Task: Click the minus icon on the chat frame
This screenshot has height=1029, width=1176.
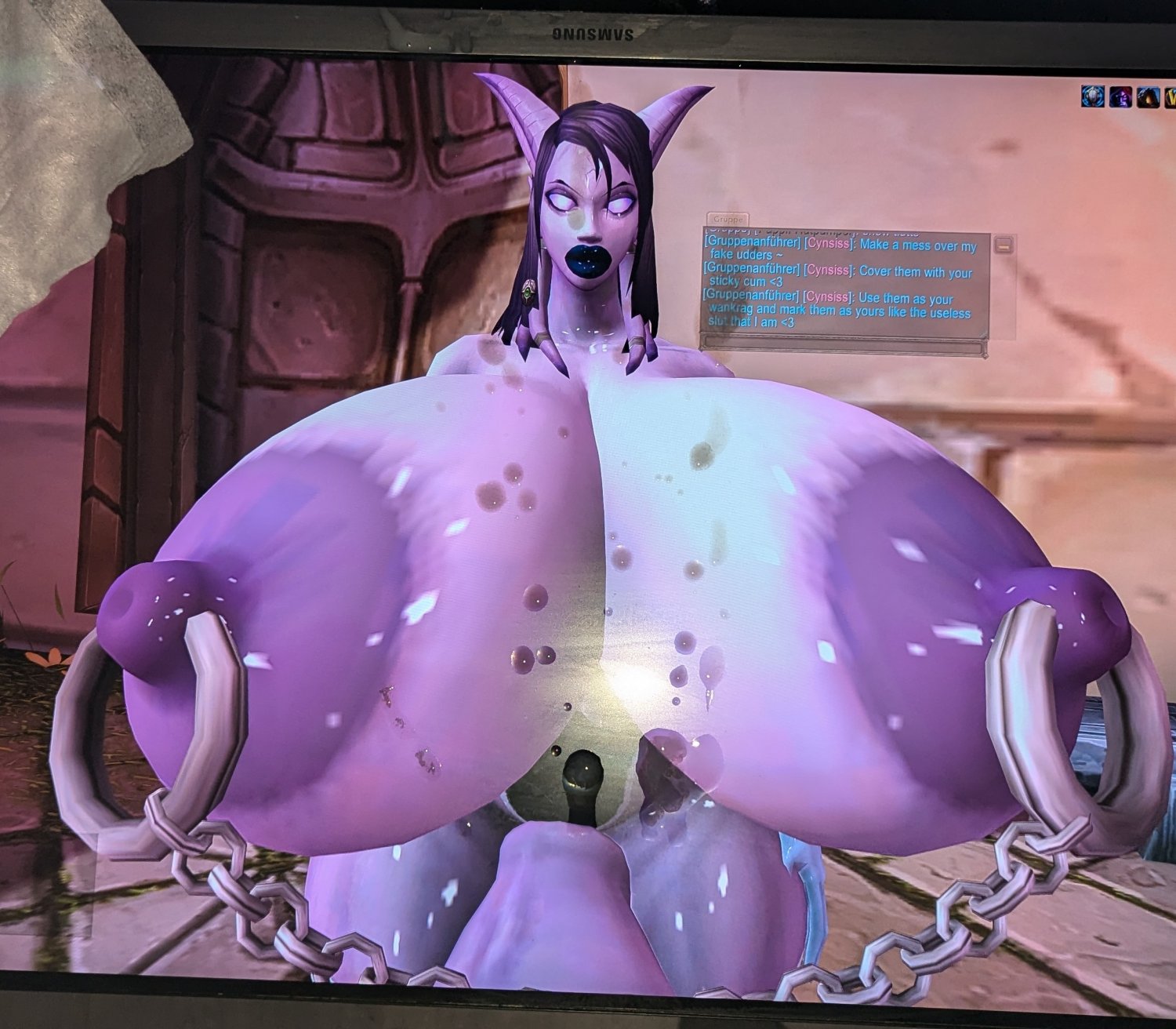Action: tap(1004, 246)
